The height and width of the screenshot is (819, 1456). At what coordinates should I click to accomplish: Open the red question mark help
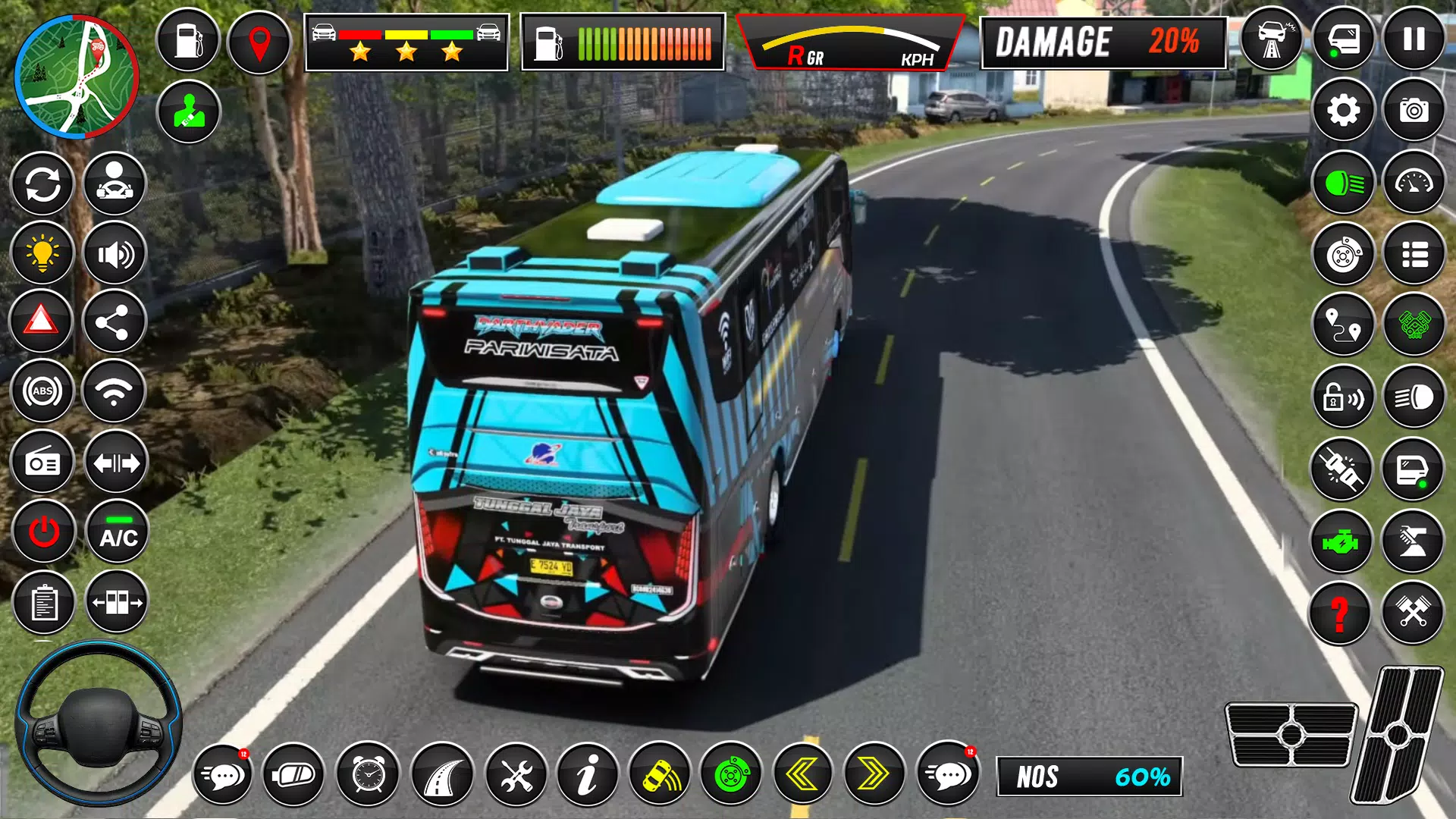tap(1340, 613)
